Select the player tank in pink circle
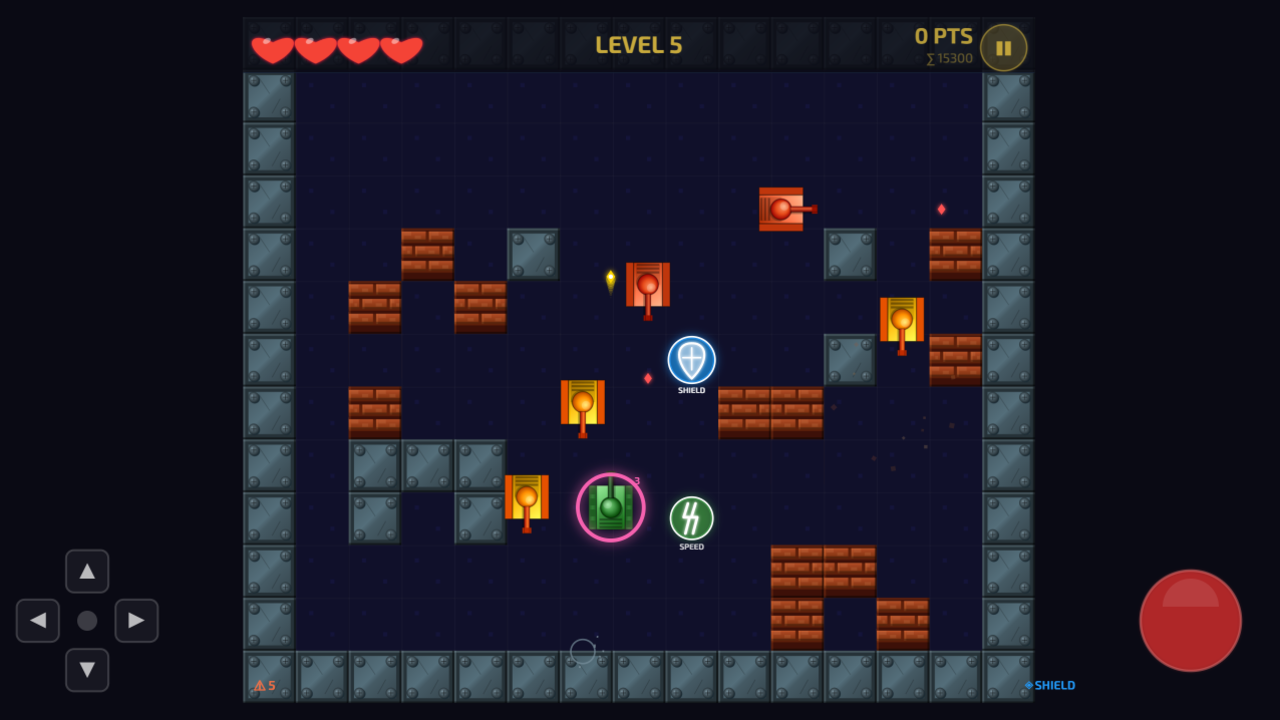 tap(611, 507)
